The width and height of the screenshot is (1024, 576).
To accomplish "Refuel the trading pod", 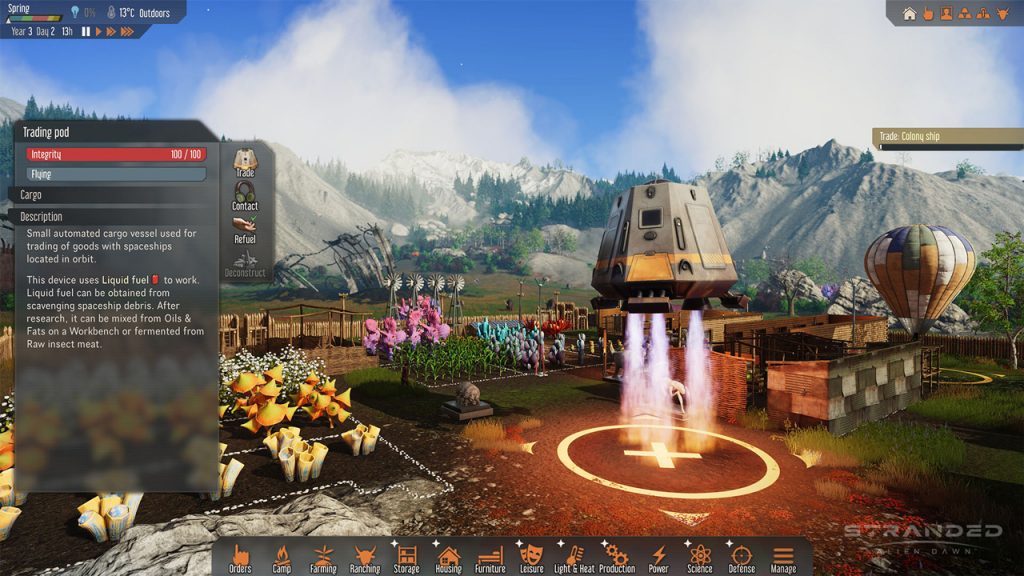I will coord(245,228).
